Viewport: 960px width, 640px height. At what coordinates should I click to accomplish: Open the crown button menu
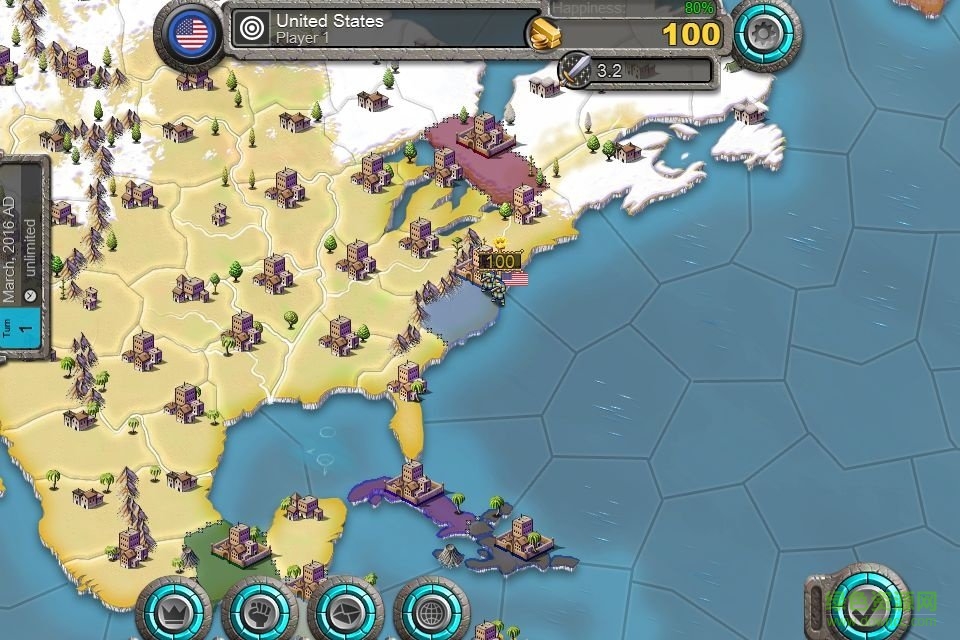click(172, 608)
